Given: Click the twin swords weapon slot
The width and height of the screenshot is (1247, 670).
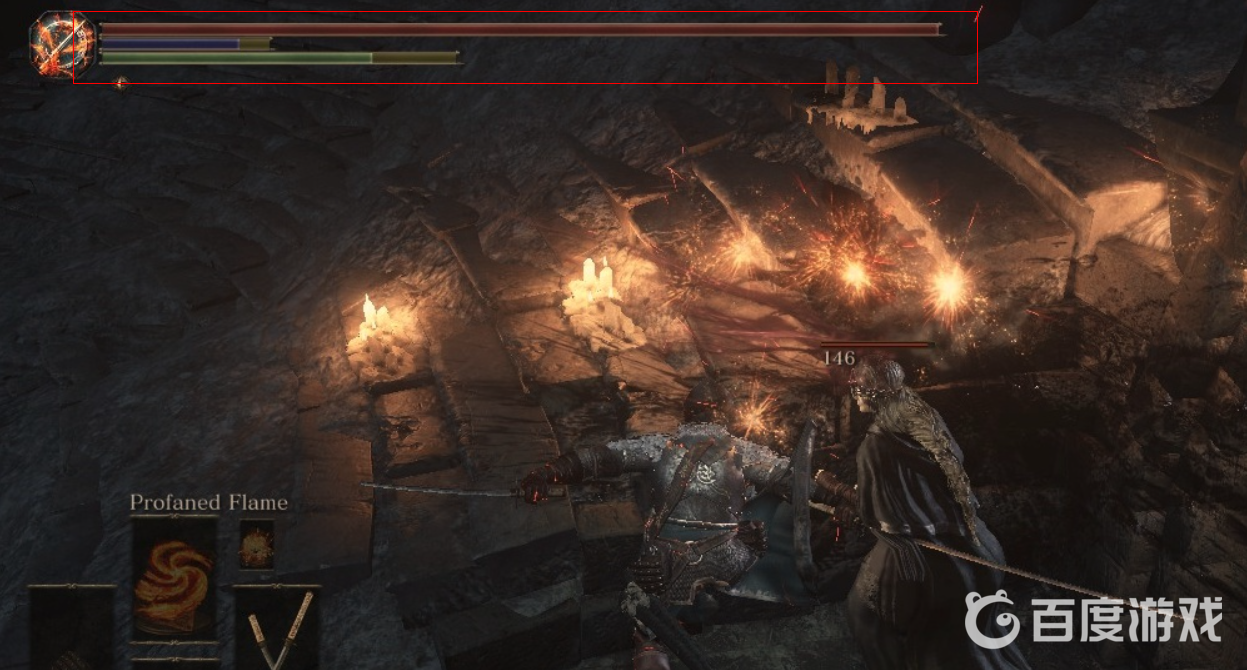Looking at the screenshot, I should pyautogui.click(x=276, y=627).
